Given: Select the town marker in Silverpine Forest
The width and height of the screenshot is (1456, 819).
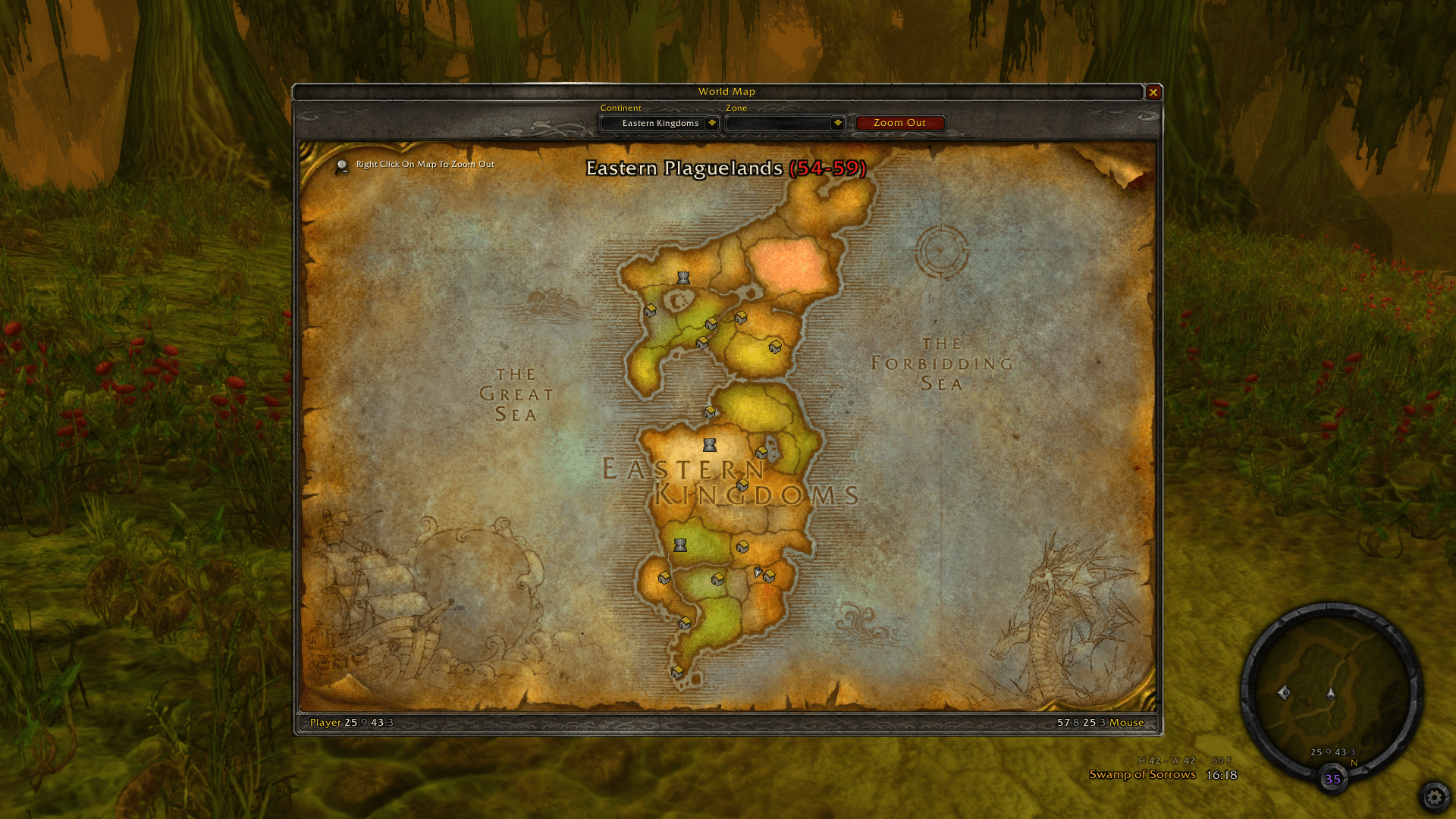Looking at the screenshot, I should pyautogui.click(x=651, y=311).
